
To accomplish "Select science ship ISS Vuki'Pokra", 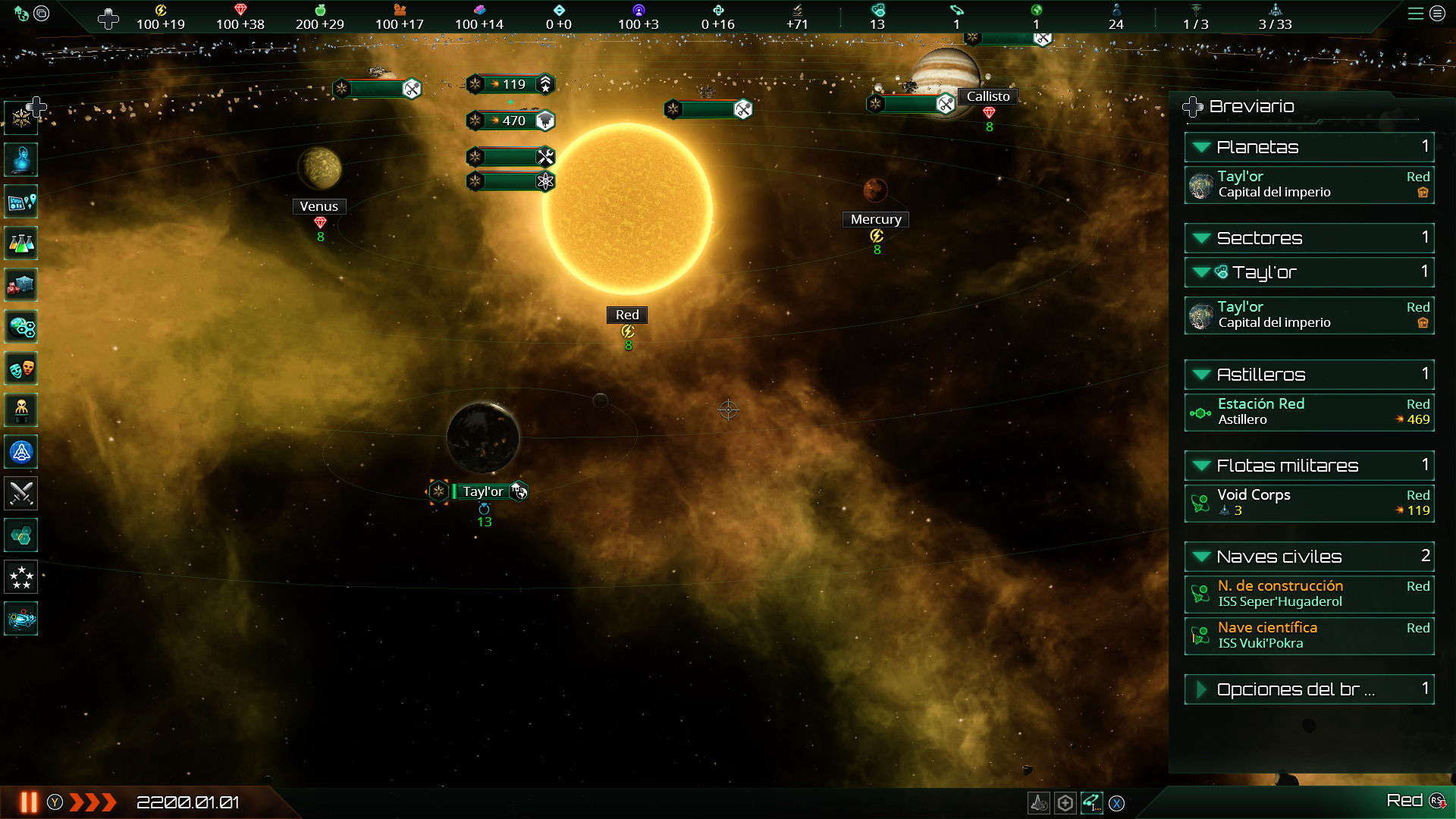I will 1308,635.
